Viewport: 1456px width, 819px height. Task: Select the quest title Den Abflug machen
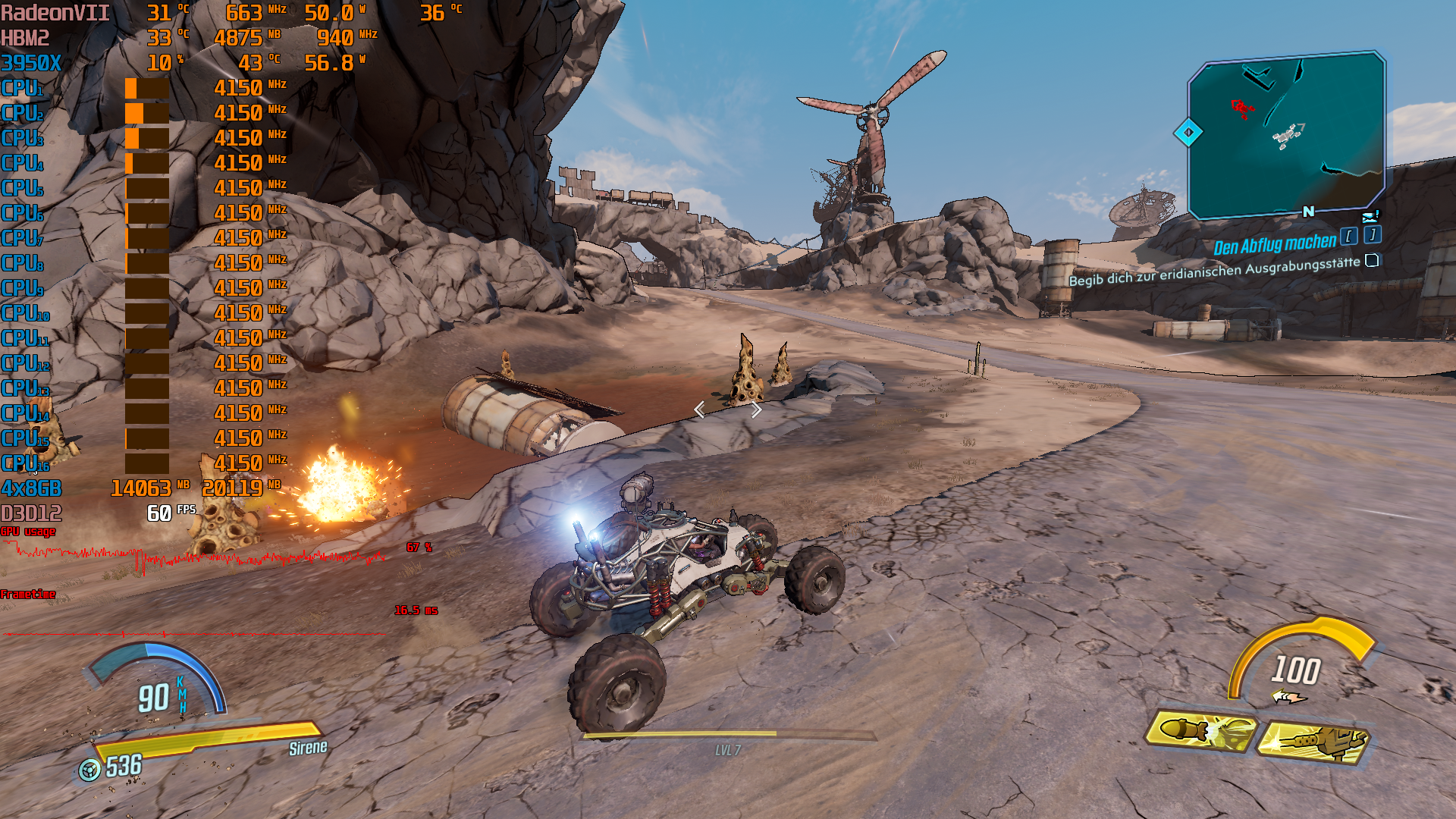pyautogui.click(x=1274, y=245)
